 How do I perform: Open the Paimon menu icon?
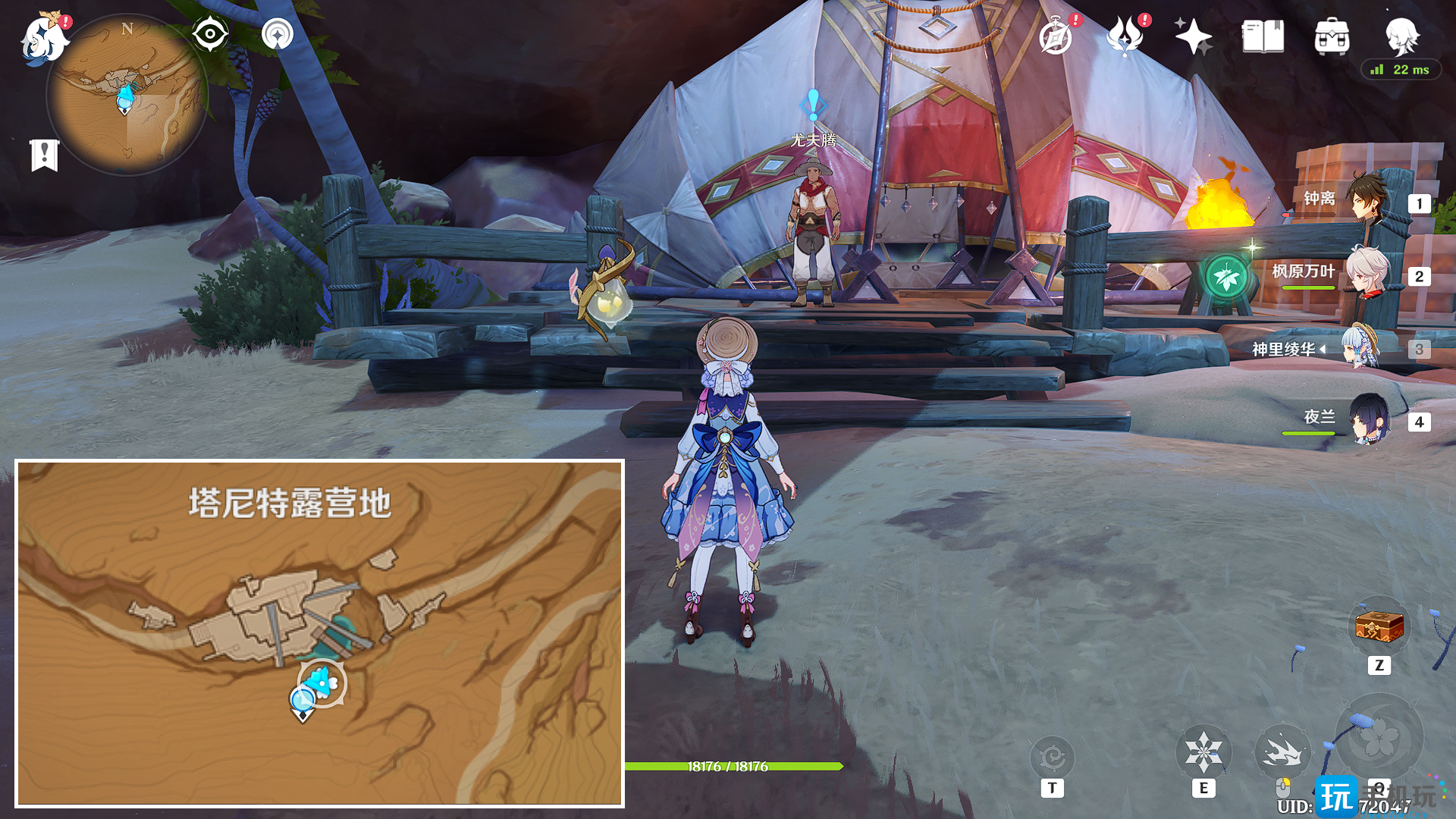[43, 38]
